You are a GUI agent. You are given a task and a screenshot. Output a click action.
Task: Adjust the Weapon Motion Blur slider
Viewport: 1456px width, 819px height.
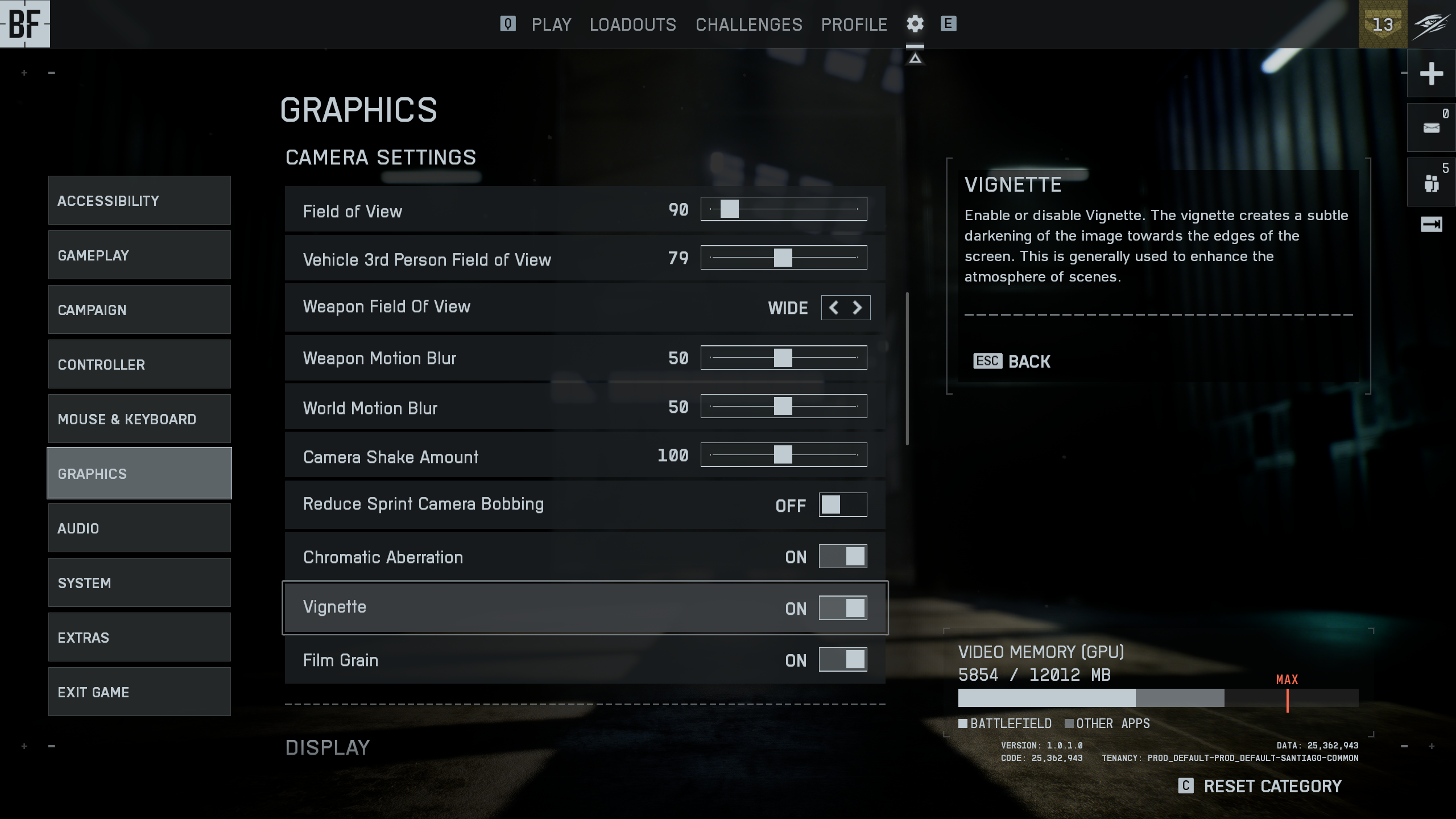(x=783, y=358)
